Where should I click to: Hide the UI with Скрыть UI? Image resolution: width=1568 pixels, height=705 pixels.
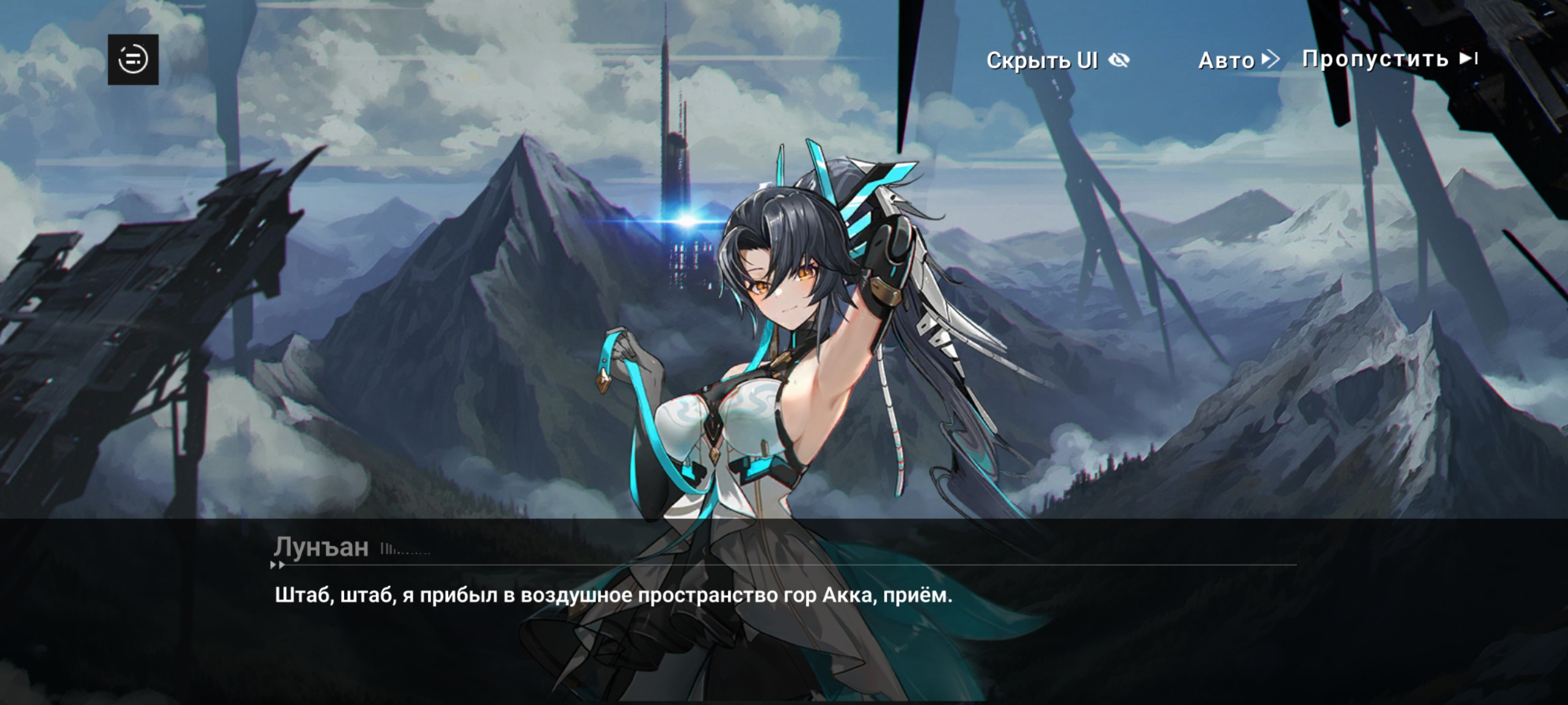tap(1057, 60)
